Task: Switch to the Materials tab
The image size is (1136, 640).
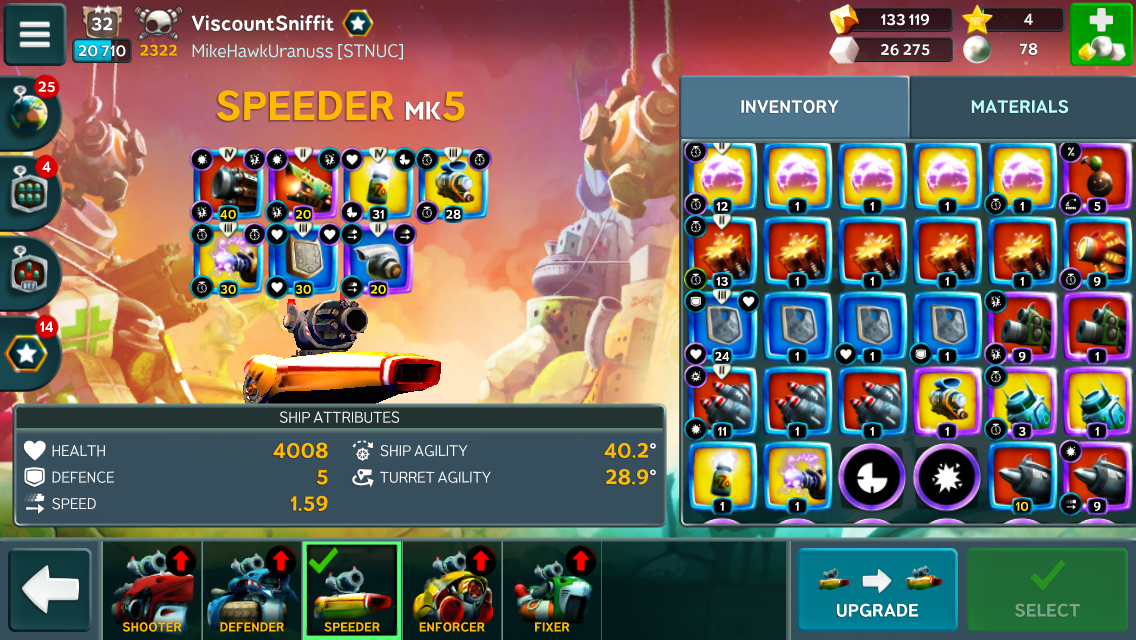Action: click(1019, 107)
